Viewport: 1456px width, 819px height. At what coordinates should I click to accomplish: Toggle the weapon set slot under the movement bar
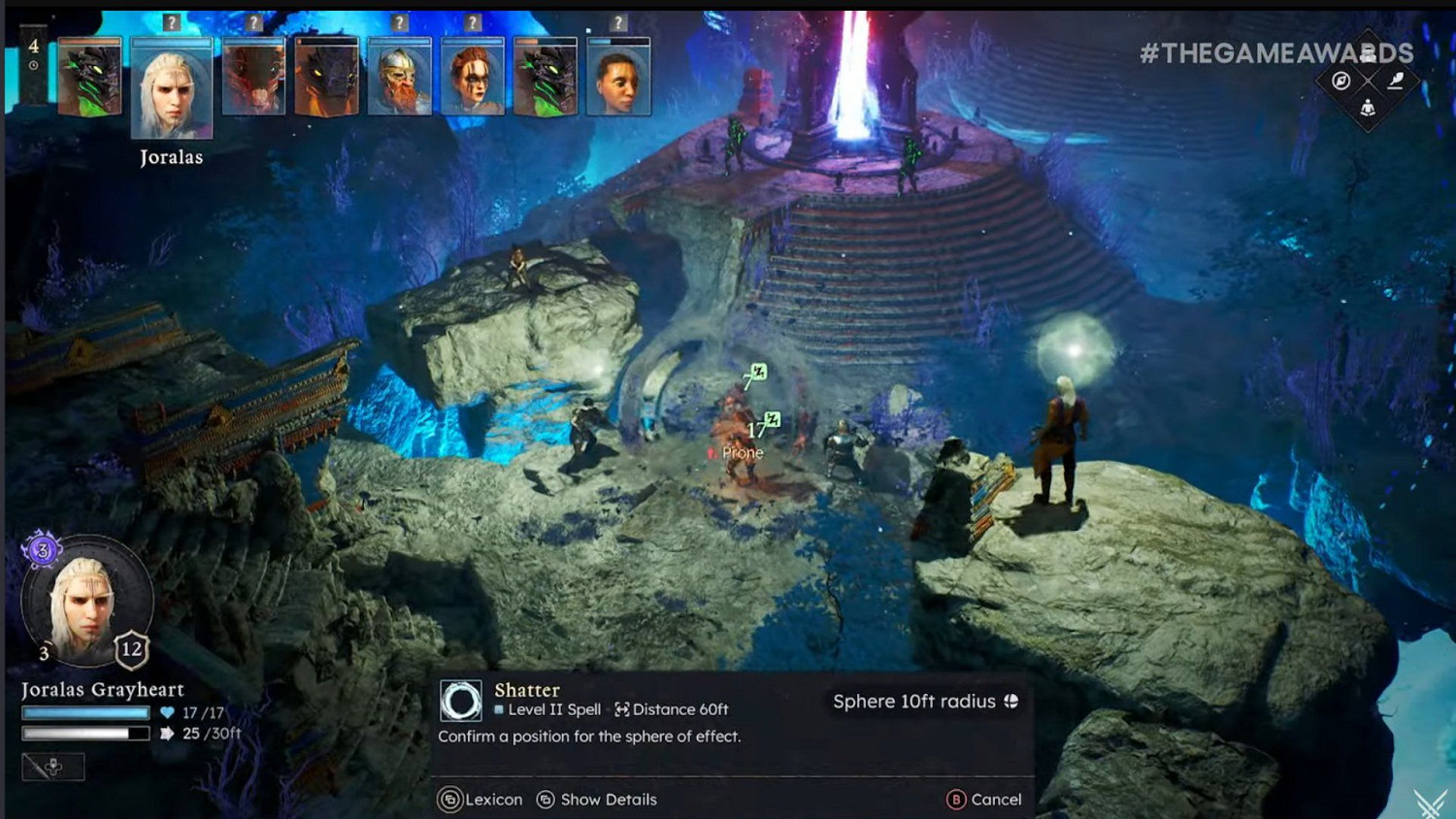(53, 767)
